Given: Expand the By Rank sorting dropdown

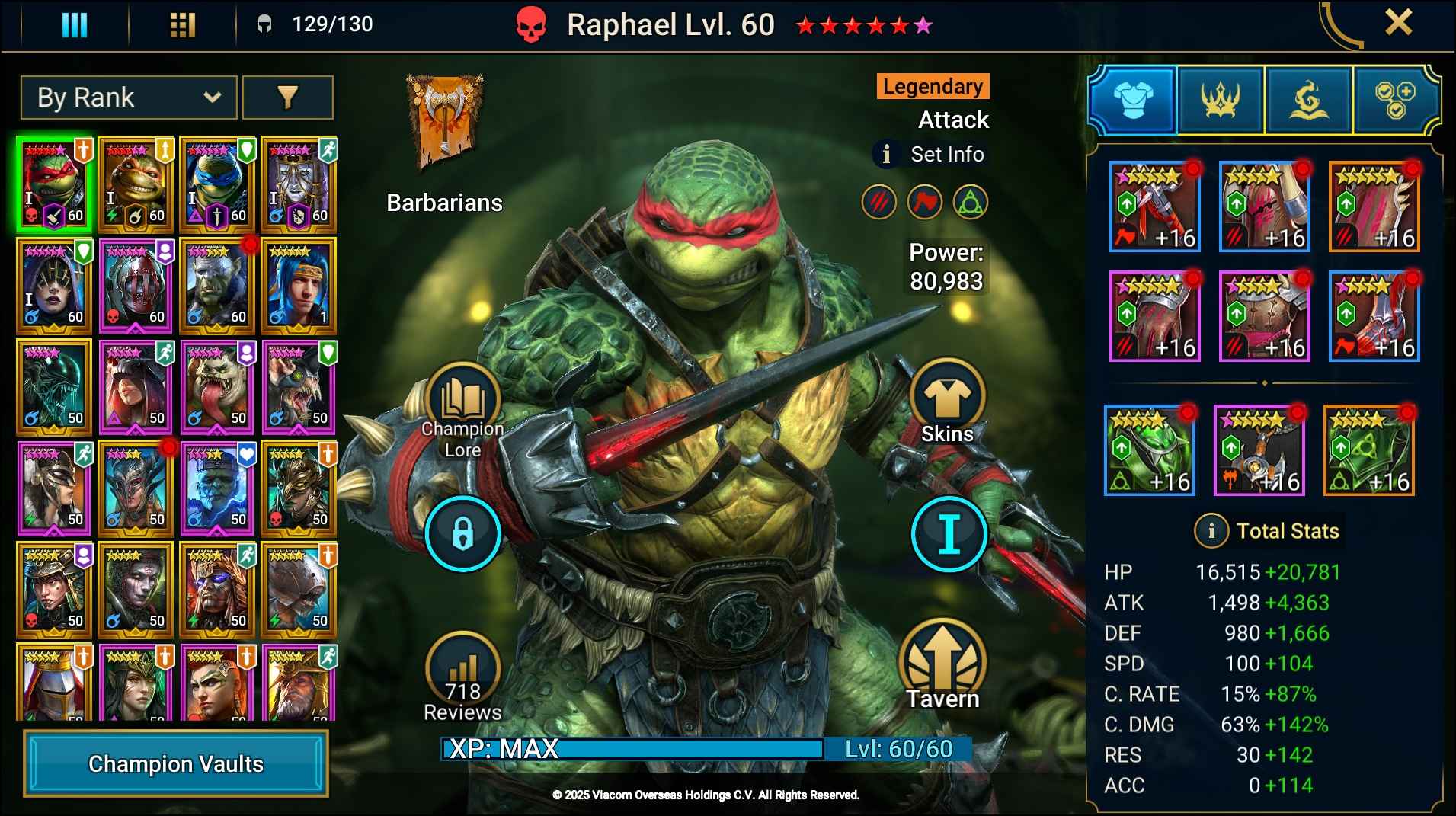Looking at the screenshot, I should coord(128,98).
